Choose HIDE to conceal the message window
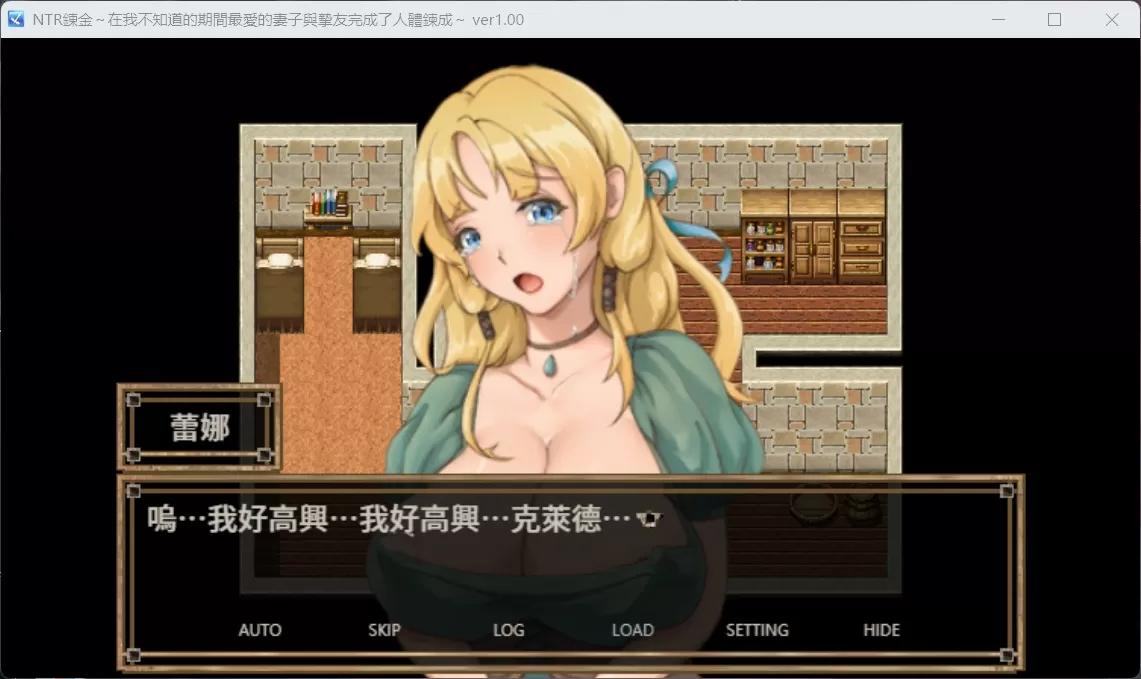This screenshot has height=679, width=1141. [x=881, y=630]
